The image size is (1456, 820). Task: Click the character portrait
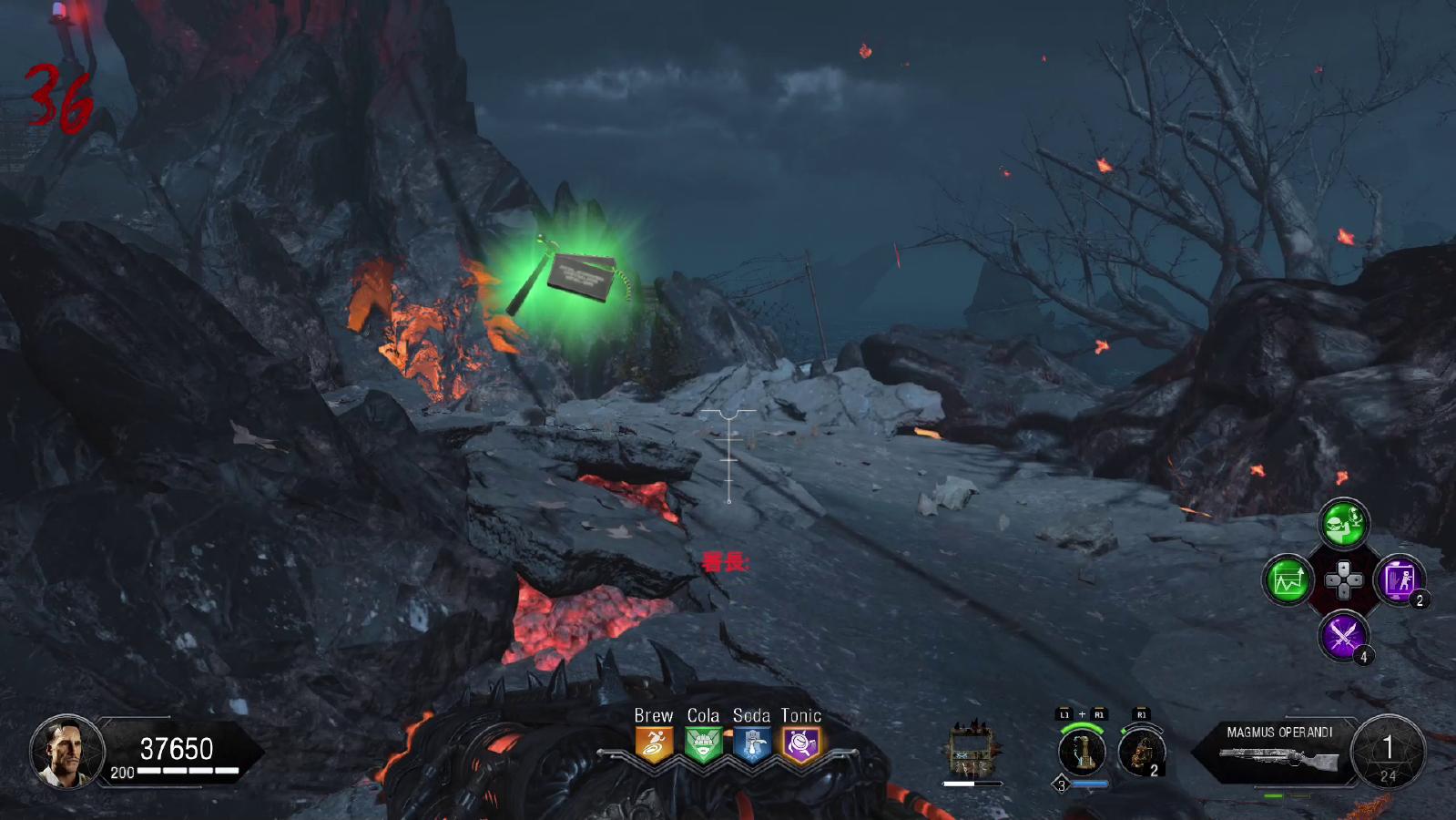66,751
